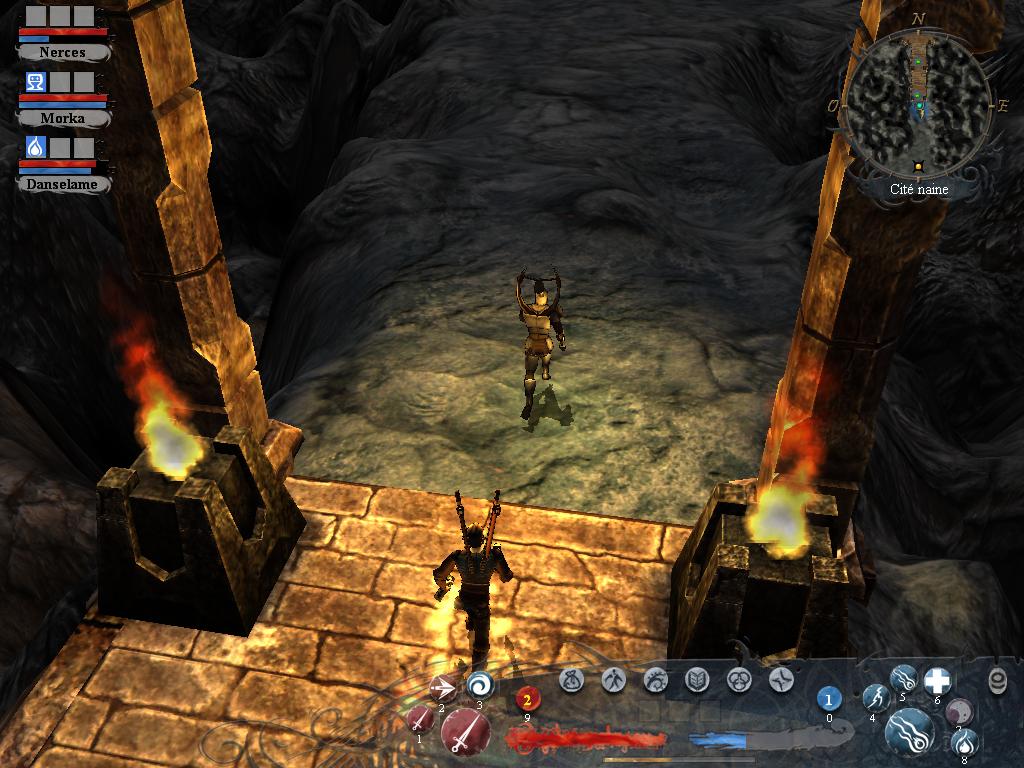Image resolution: width=1024 pixels, height=768 pixels.
Task: Trigger the blue swirl skill in slot 3
Action: (480, 685)
